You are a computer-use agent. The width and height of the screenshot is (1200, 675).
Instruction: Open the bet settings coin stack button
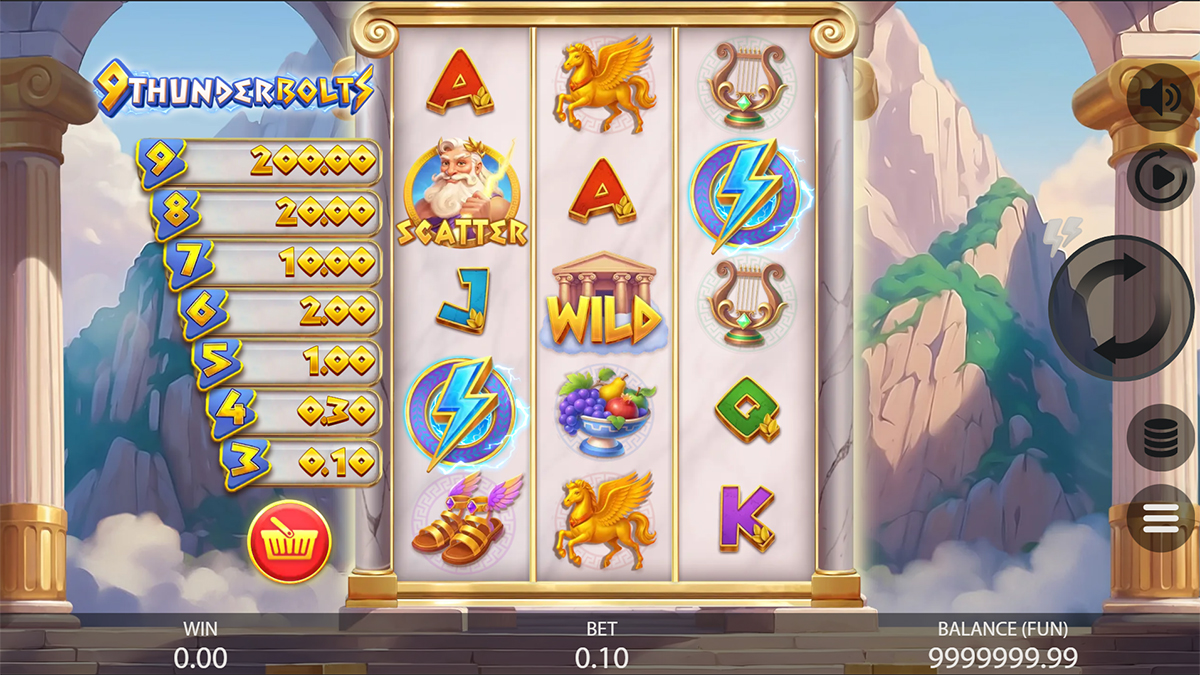pos(1160,437)
